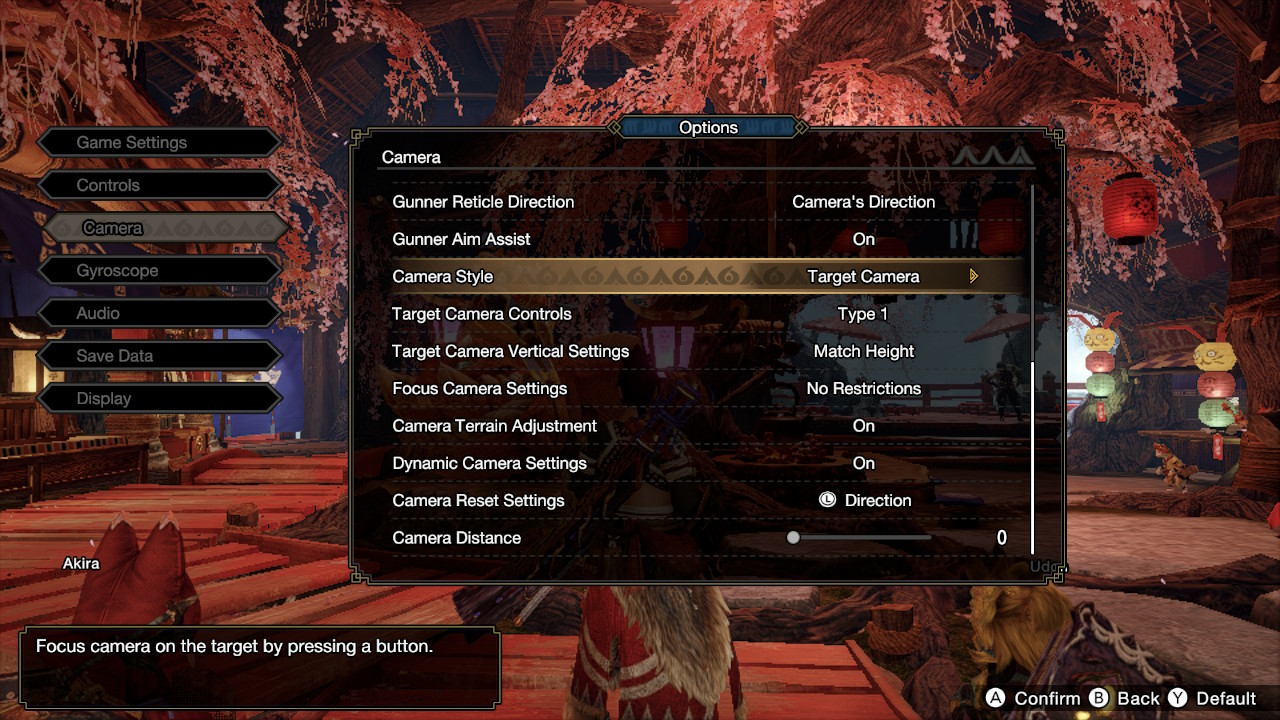Click the Camera Distance slider

point(861,538)
